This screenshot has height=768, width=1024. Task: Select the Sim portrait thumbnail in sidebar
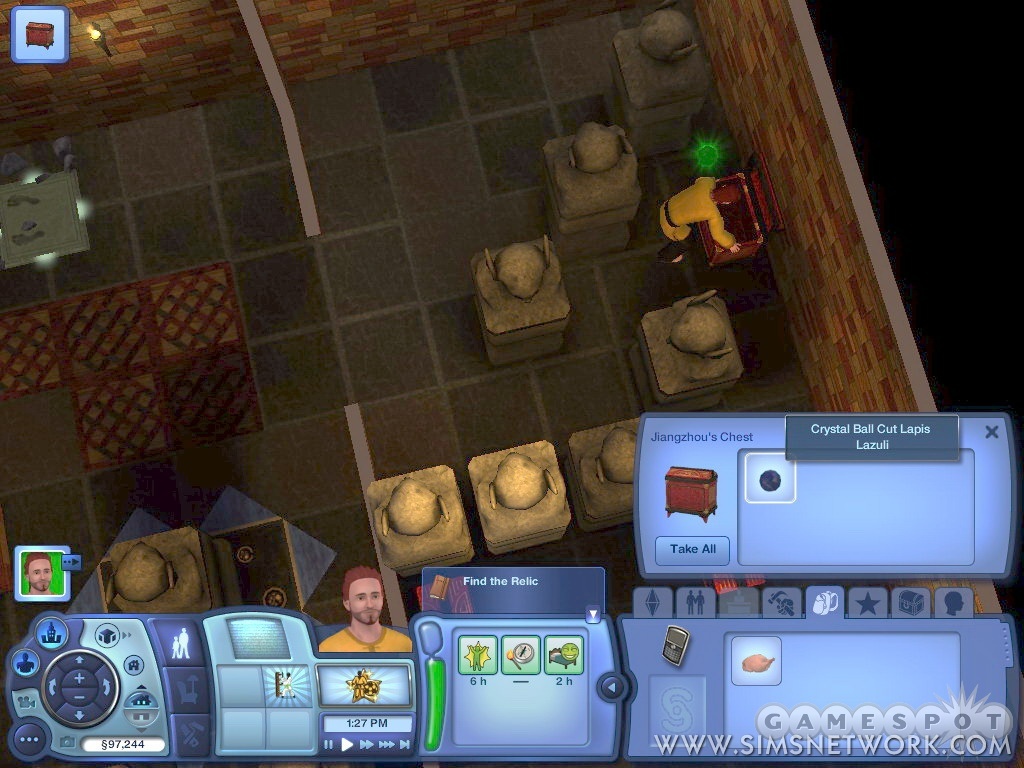click(42, 572)
